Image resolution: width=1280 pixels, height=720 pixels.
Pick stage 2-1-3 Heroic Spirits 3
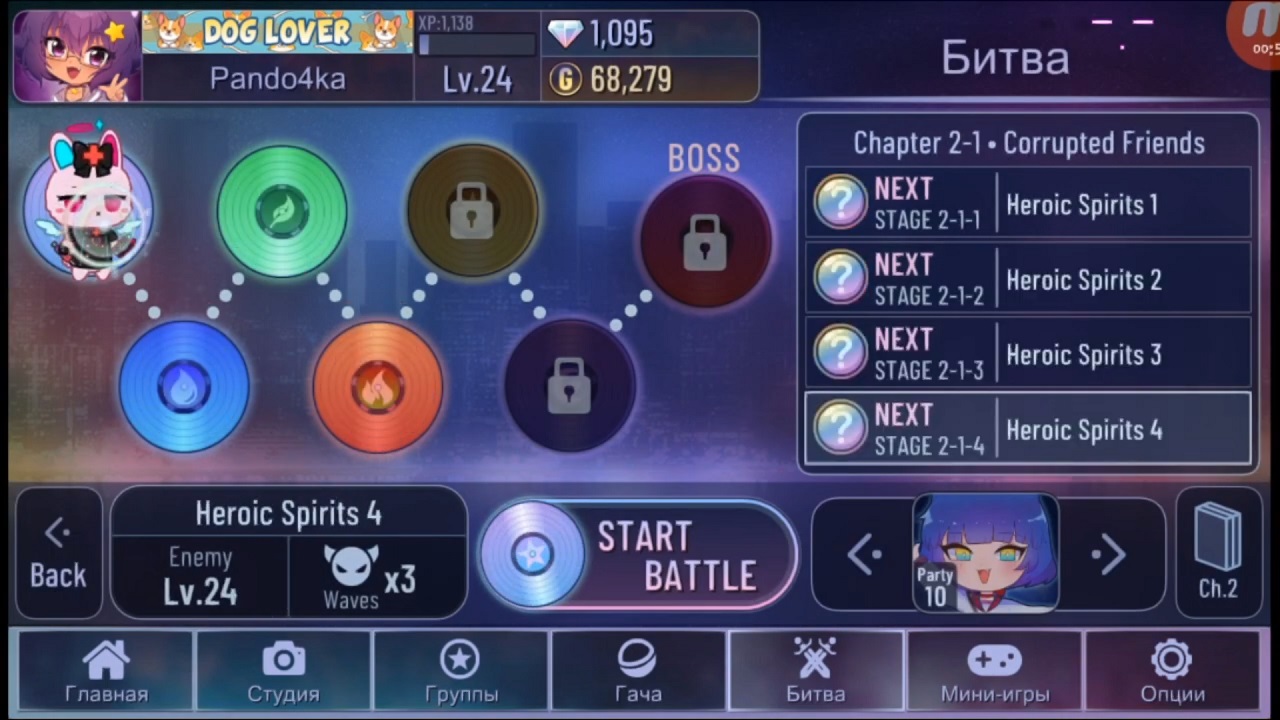click(1028, 354)
